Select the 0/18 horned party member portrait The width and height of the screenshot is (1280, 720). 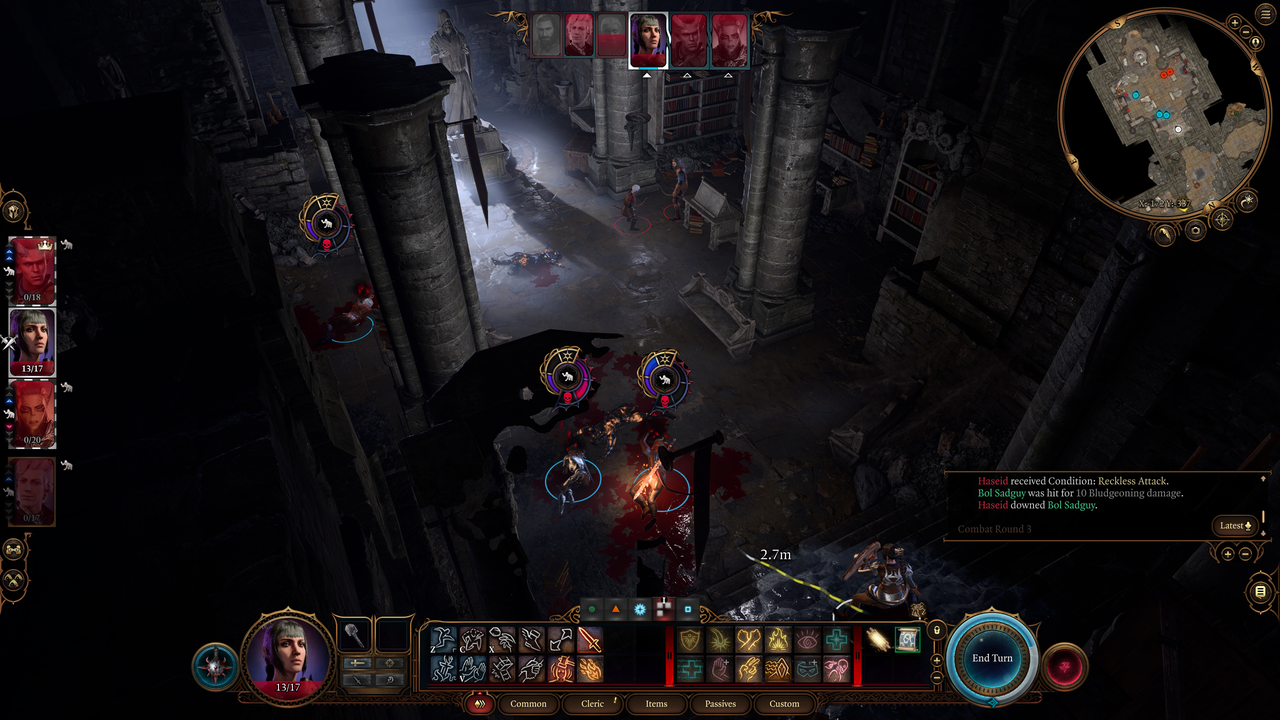click(32, 270)
